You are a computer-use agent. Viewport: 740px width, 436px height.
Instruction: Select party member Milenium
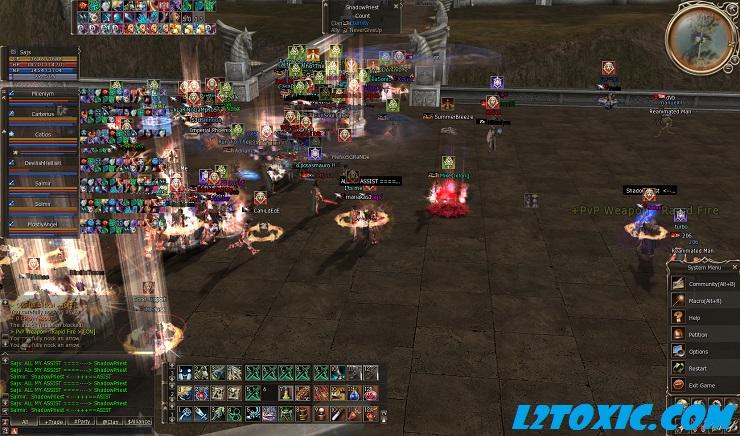42,93
